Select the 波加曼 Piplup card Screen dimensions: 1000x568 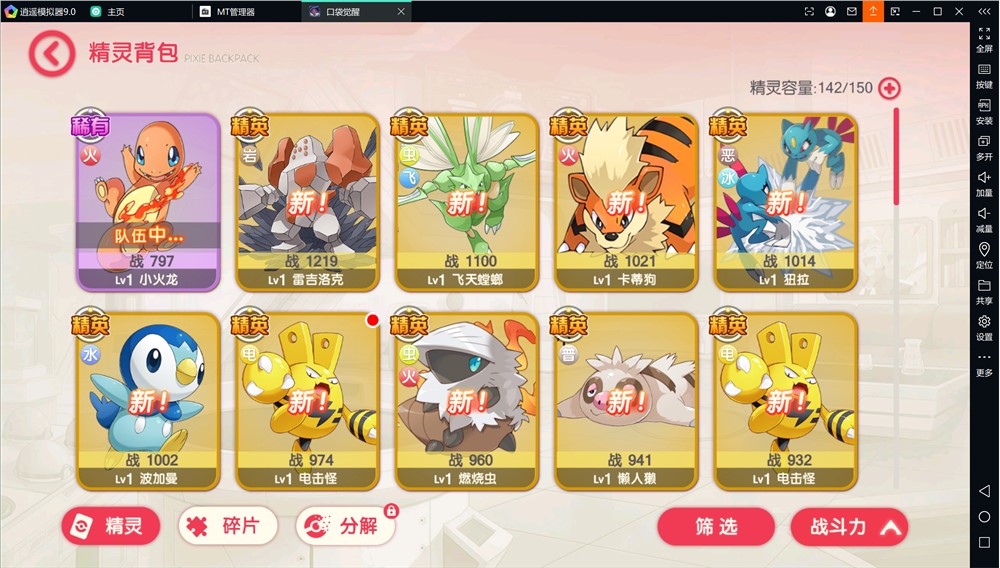click(148, 400)
